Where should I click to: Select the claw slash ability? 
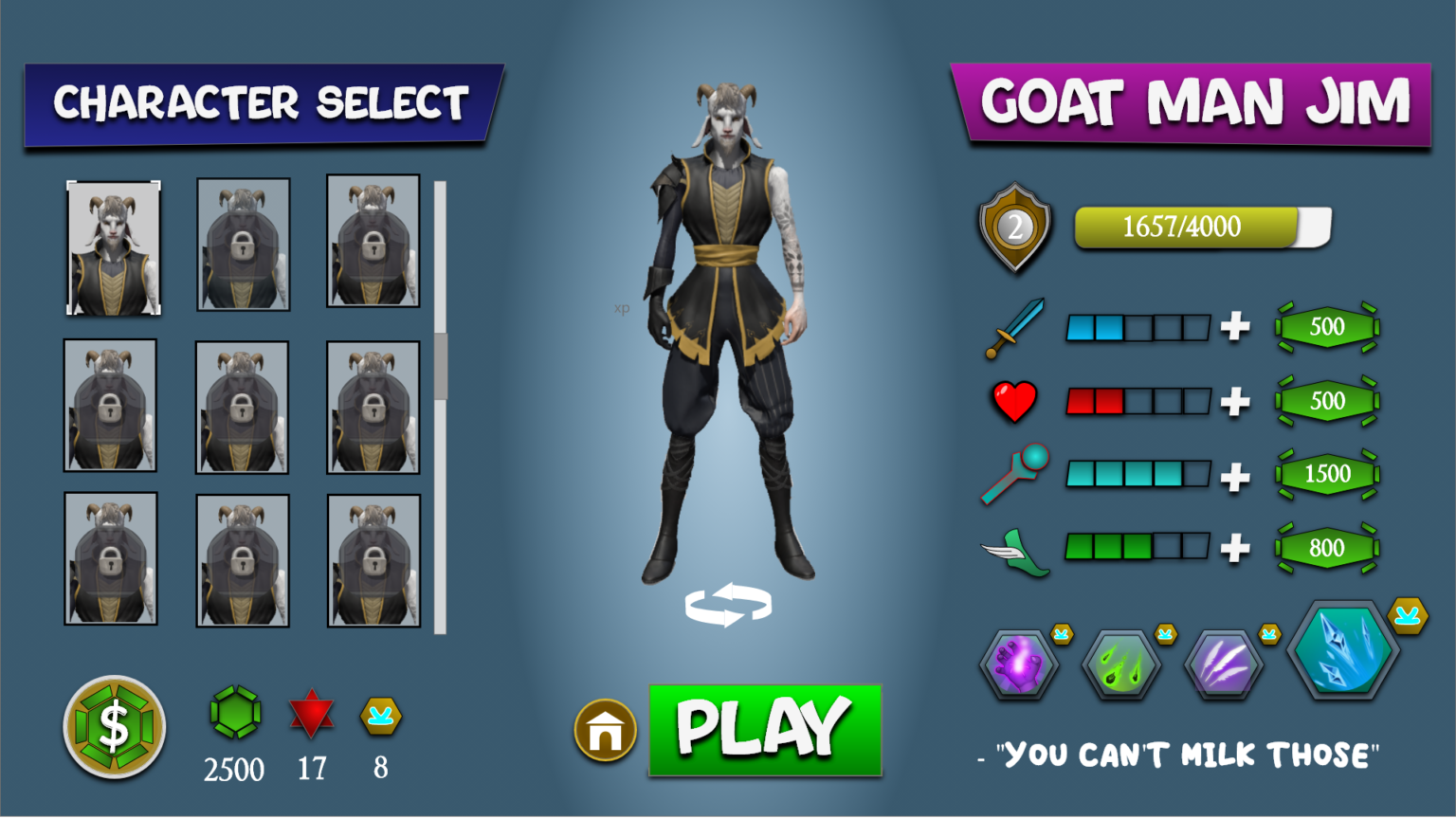coord(1224,662)
